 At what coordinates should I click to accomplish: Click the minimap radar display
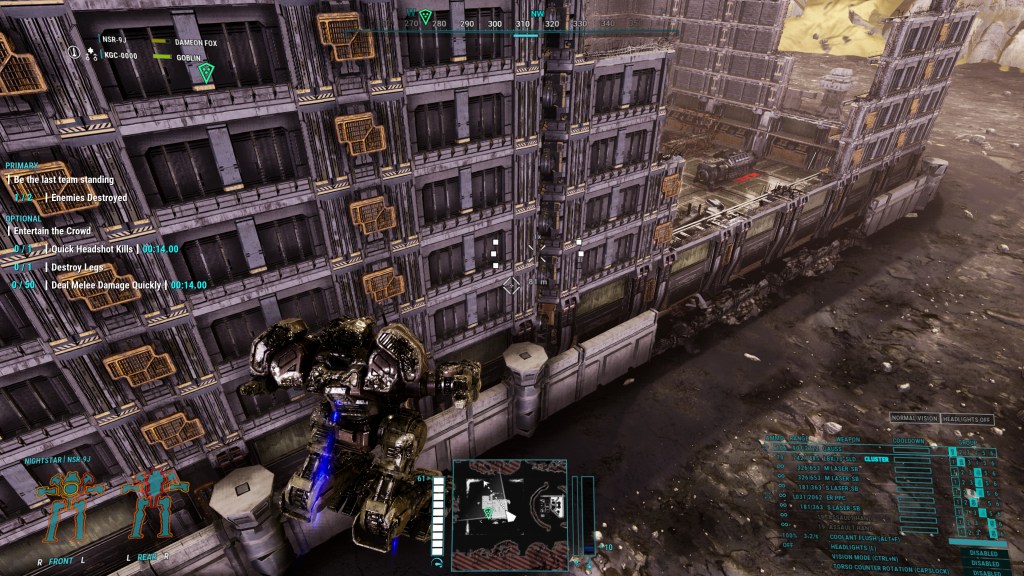pos(509,514)
